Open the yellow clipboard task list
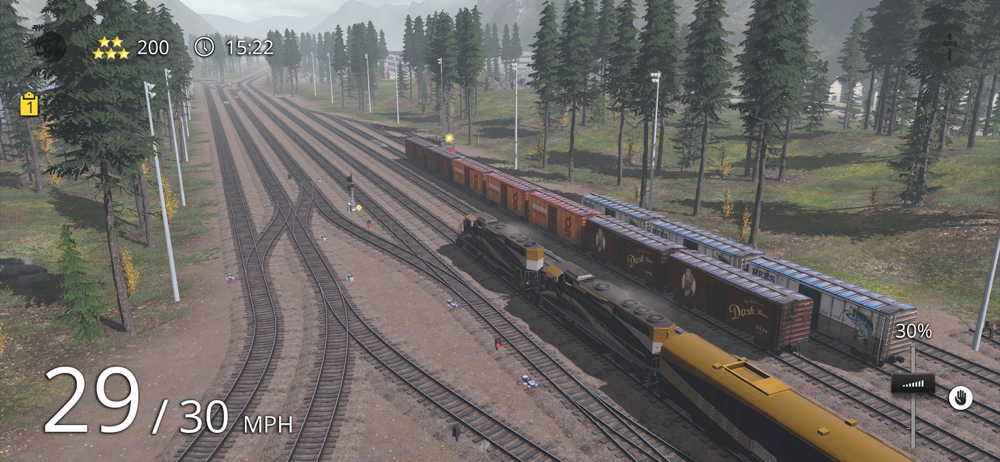 (x=29, y=104)
